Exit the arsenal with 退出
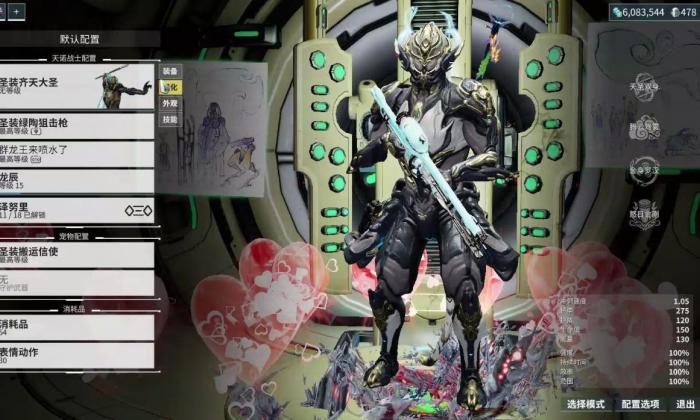The width and height of the screenshot is (700, 420). coord(685,404)
